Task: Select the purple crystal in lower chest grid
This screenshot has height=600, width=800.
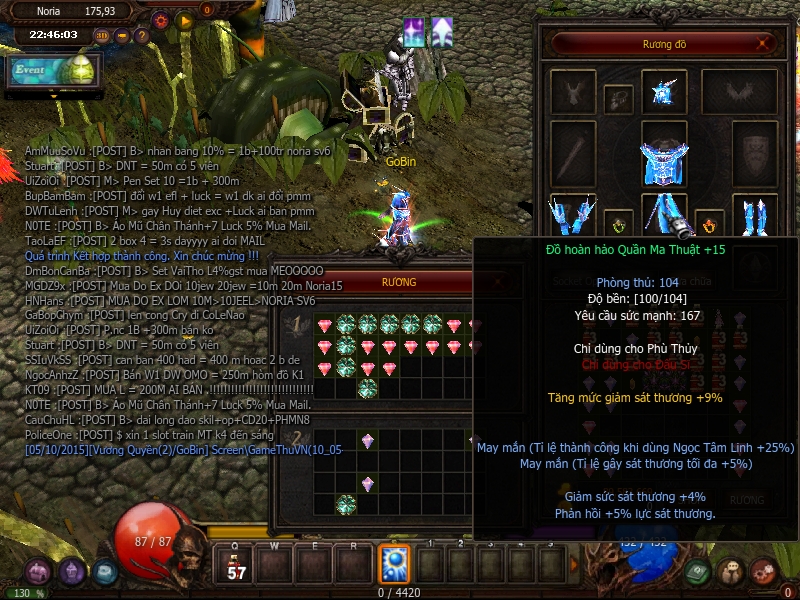Action: pyautogui.click(x=367, y=440)
